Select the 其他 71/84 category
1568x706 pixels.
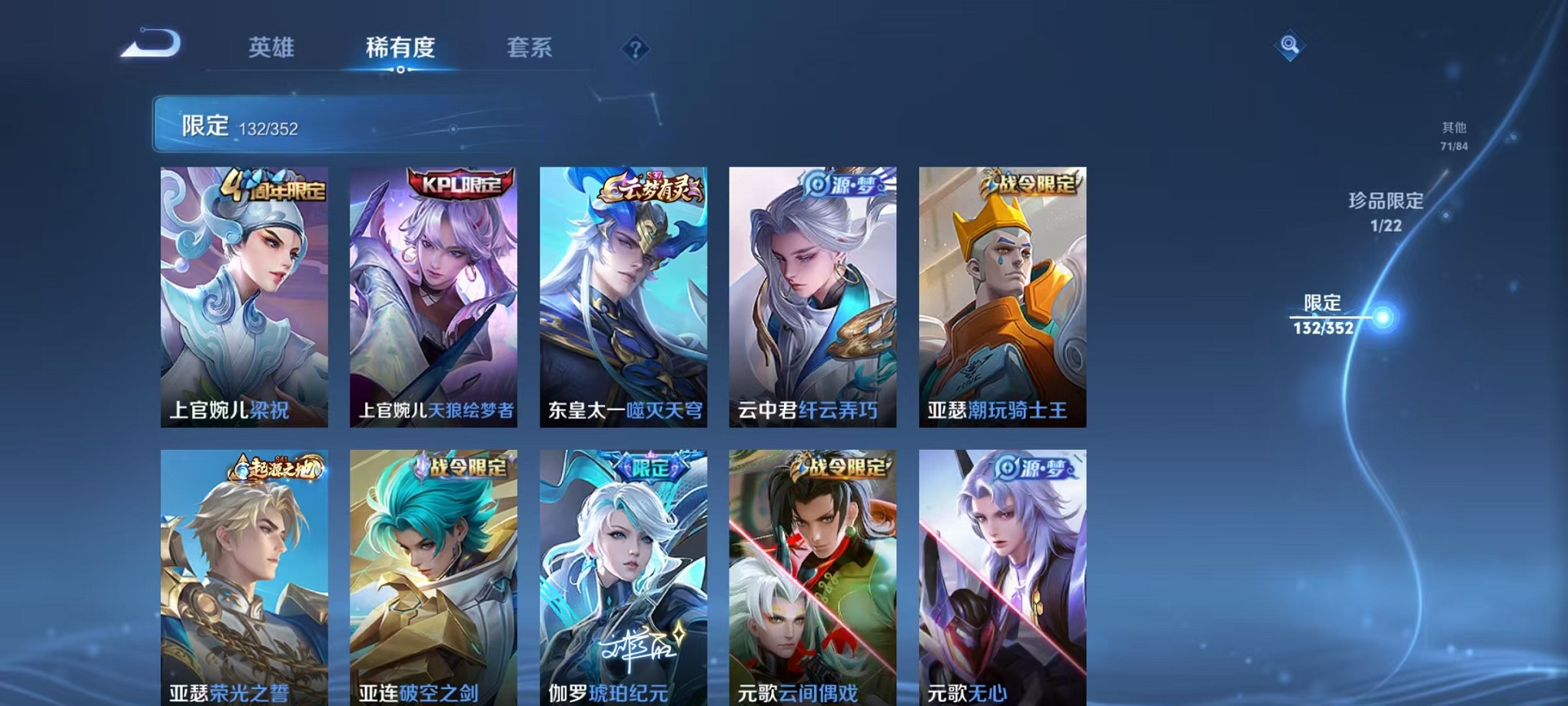click(x=1454, y=135)
